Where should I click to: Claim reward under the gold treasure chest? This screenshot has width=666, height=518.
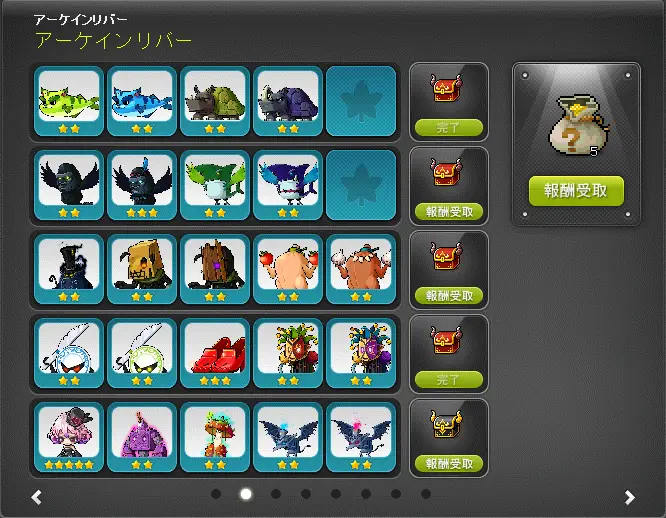click(448, 464)
